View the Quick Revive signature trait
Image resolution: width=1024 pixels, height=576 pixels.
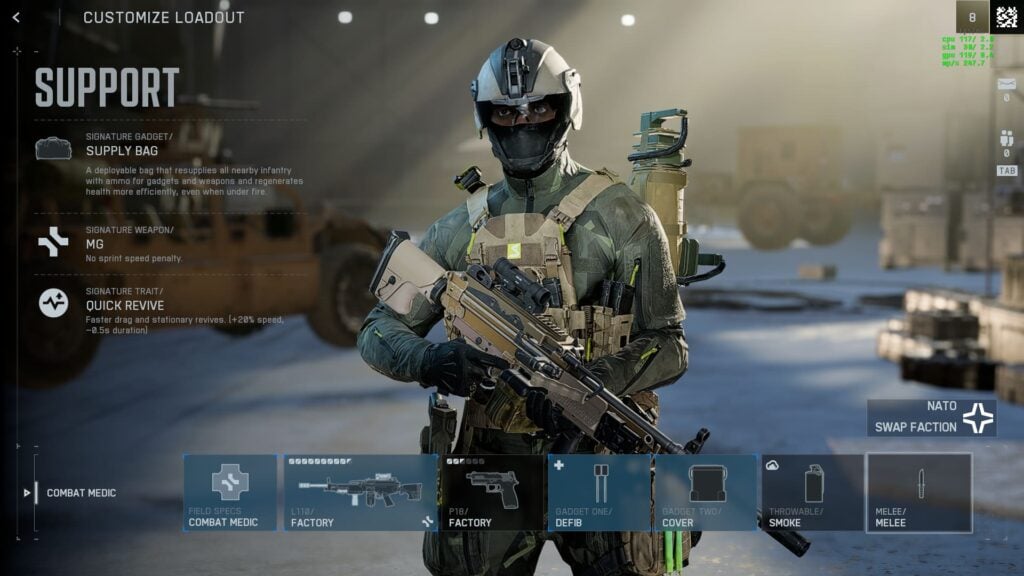(124, 304)
